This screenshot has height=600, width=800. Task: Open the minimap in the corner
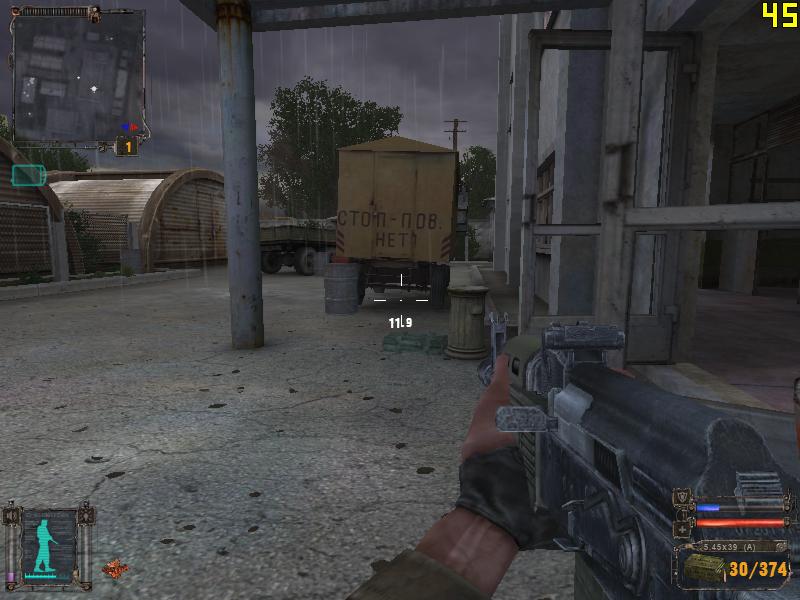(x=78, y=74)
